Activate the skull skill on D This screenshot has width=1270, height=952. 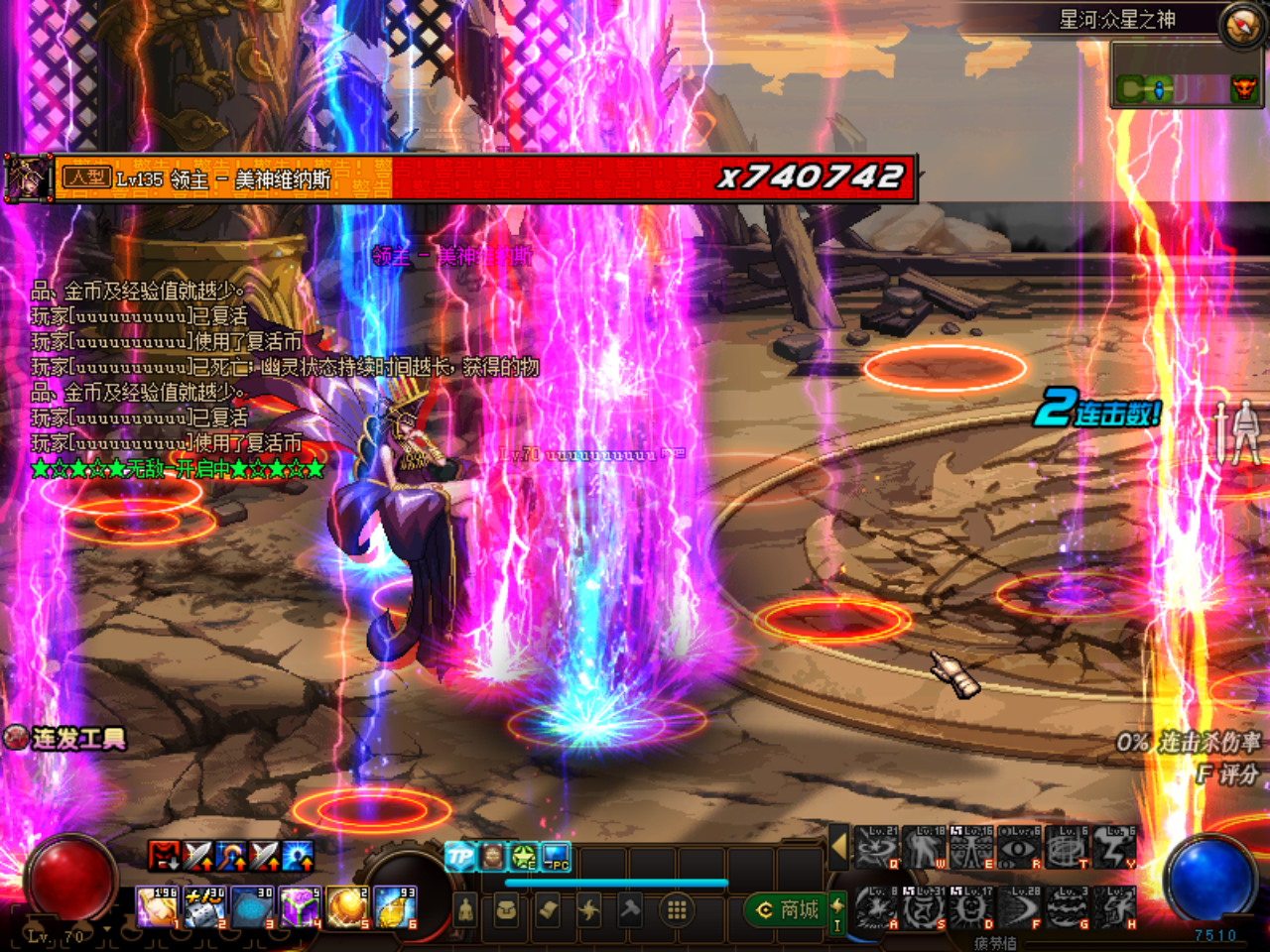[x=971, y=908]
